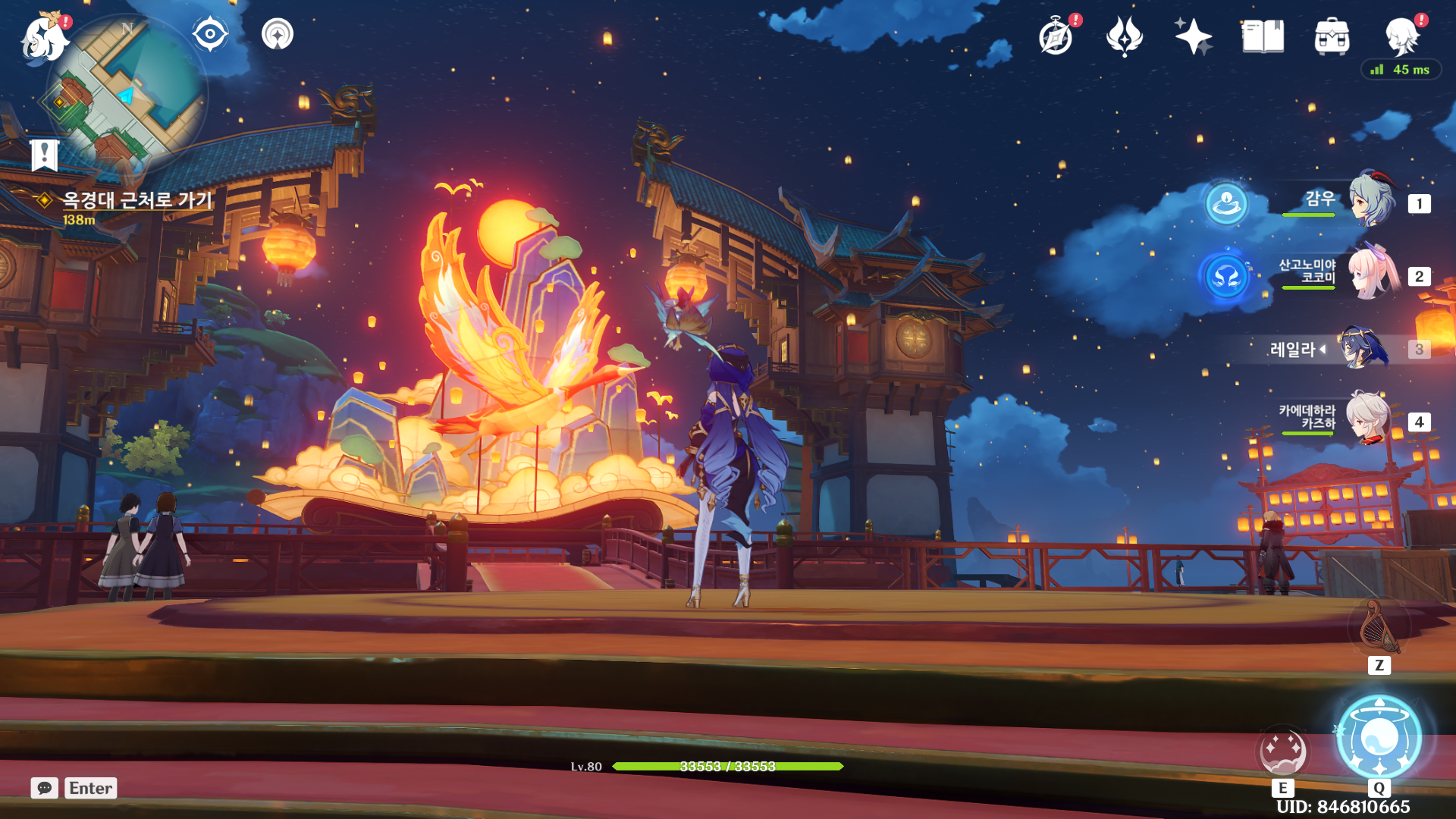Use the lyre gadget icon
The height and width of the screenshot is (819, 1456).
[1379, 627]
